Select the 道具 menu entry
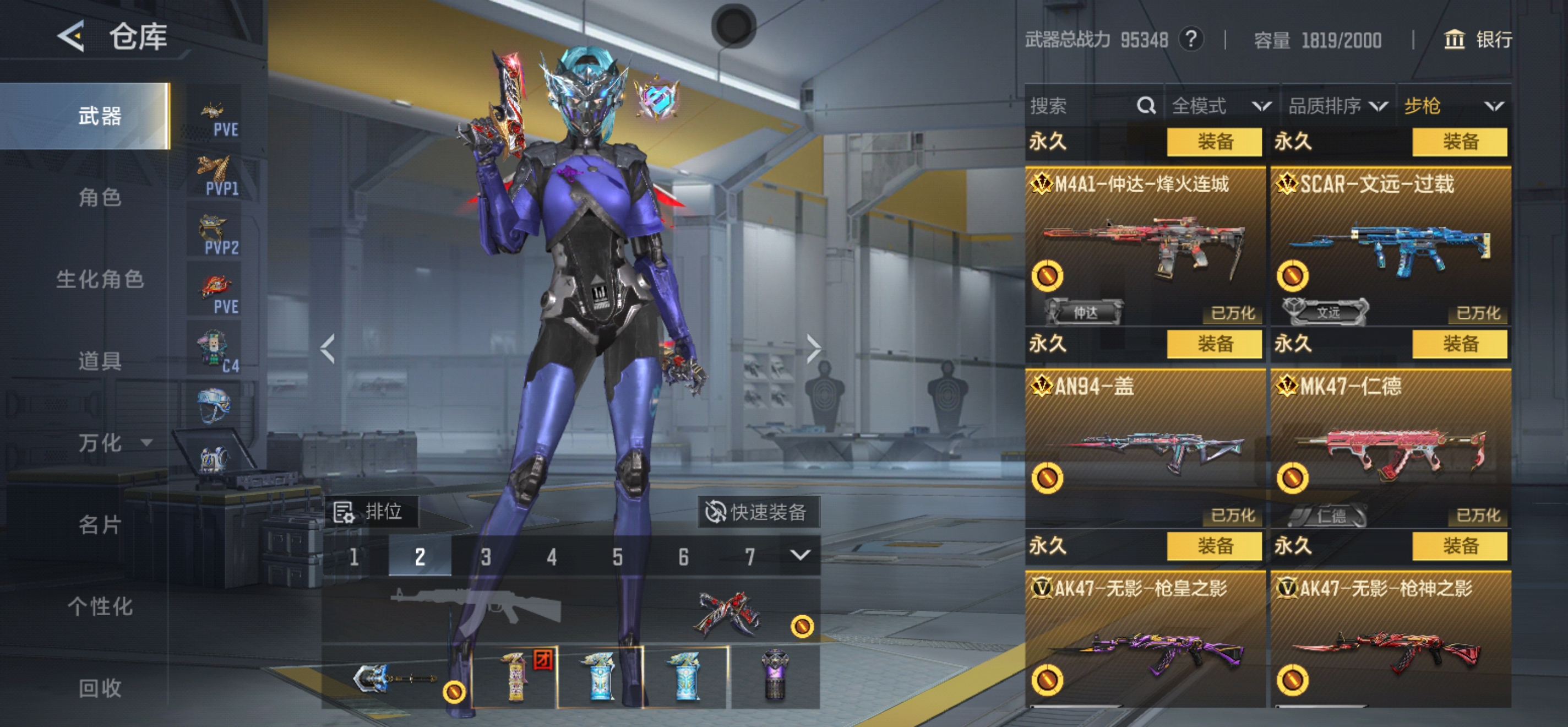The width and height of the screenshot is (1568, 727). pos(100,361)
